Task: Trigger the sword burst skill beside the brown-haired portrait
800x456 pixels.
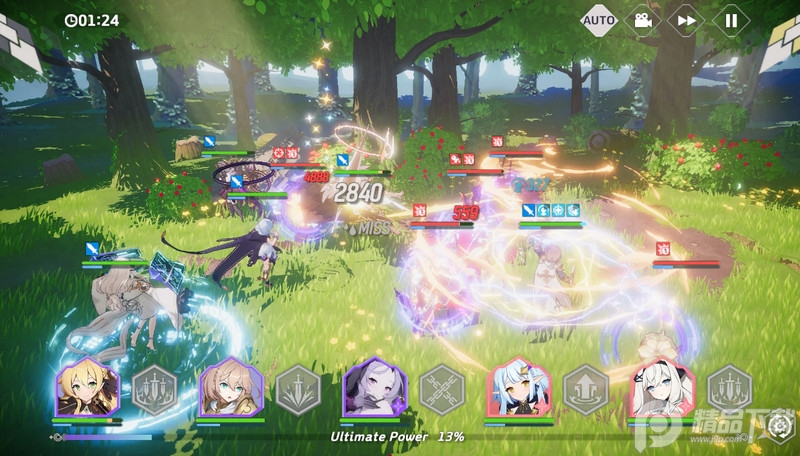Action: pos(297,389)
